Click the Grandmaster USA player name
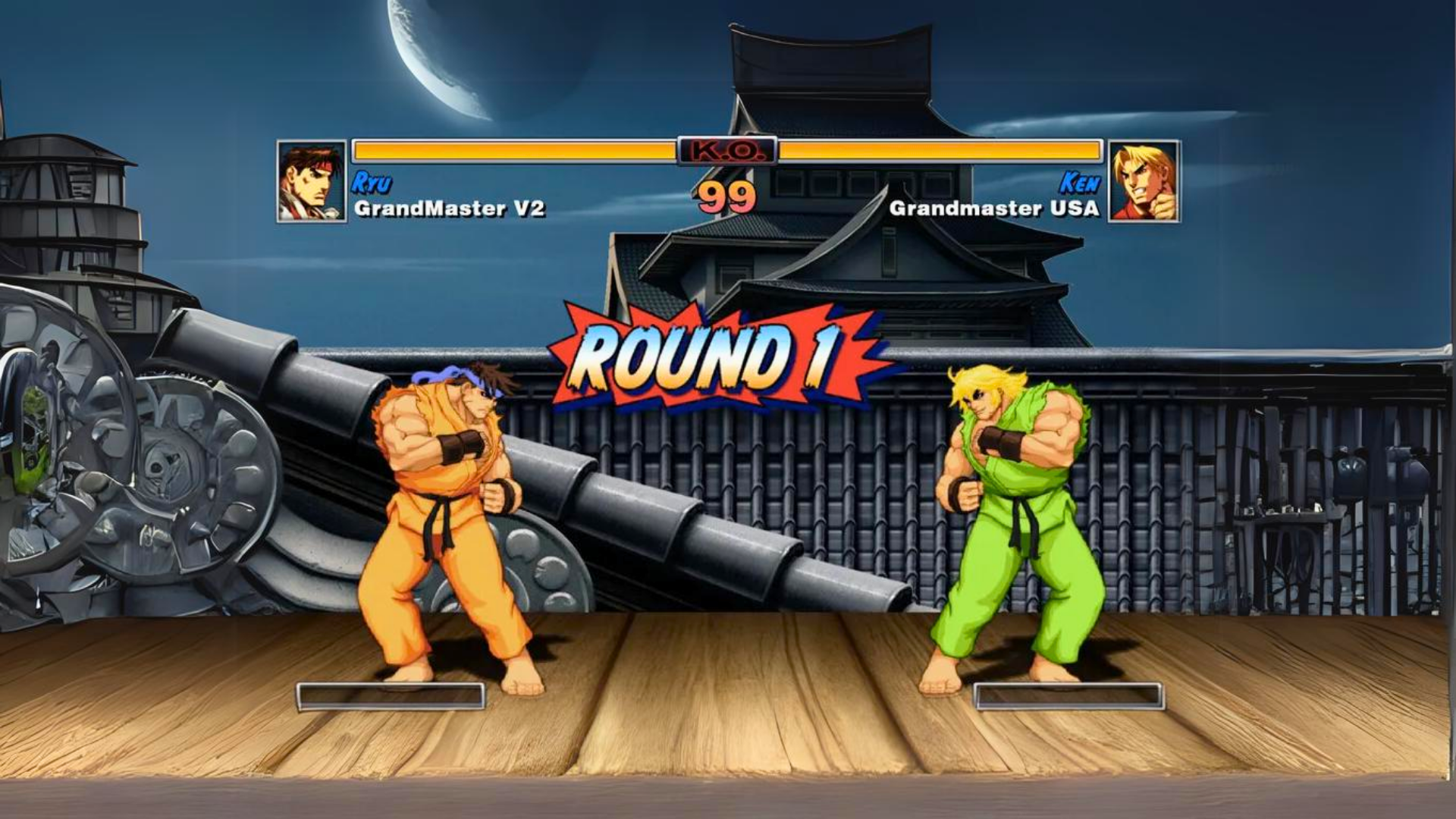The height and width of the screenshot is (819, 1456). pyautogui.click(x=993, y=206)
